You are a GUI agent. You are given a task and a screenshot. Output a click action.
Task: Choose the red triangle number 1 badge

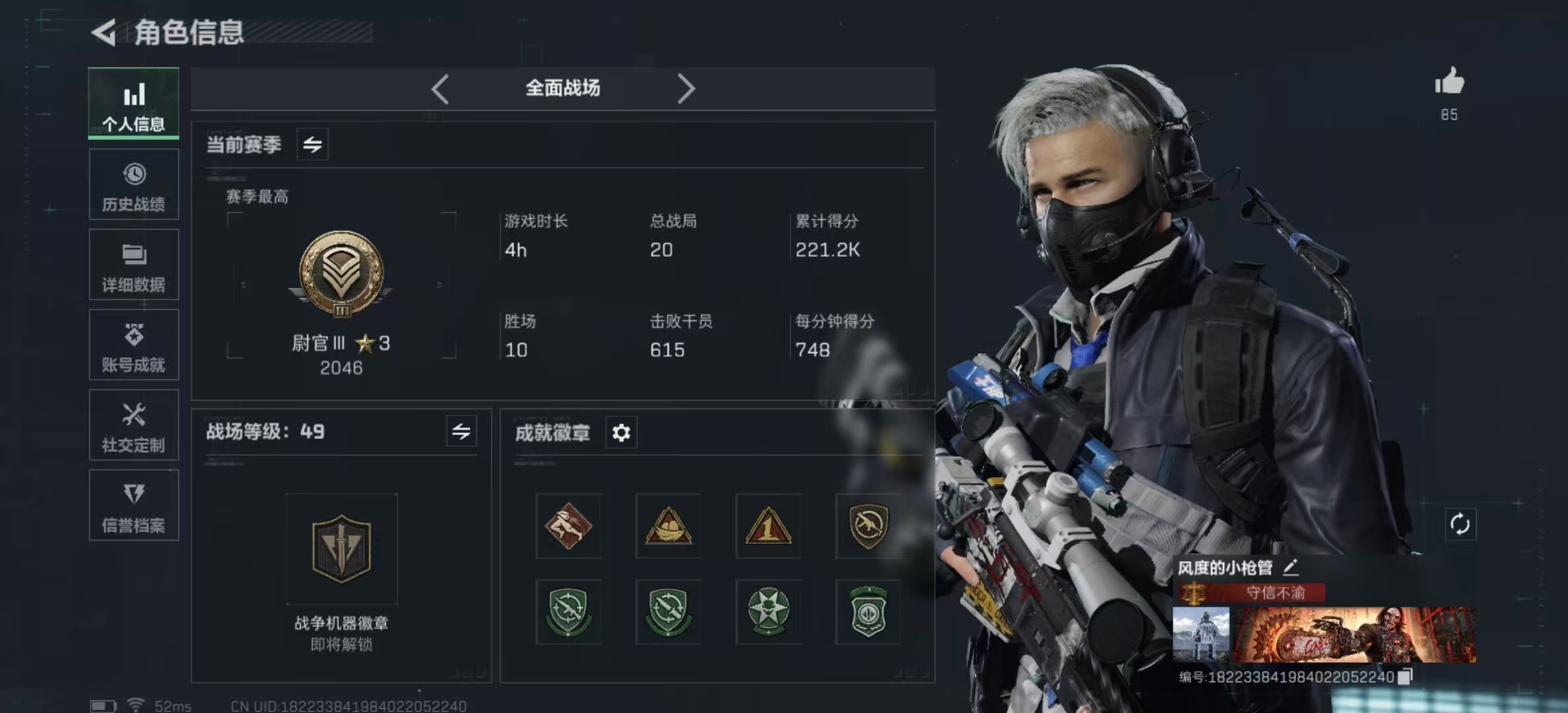(768, 526)
